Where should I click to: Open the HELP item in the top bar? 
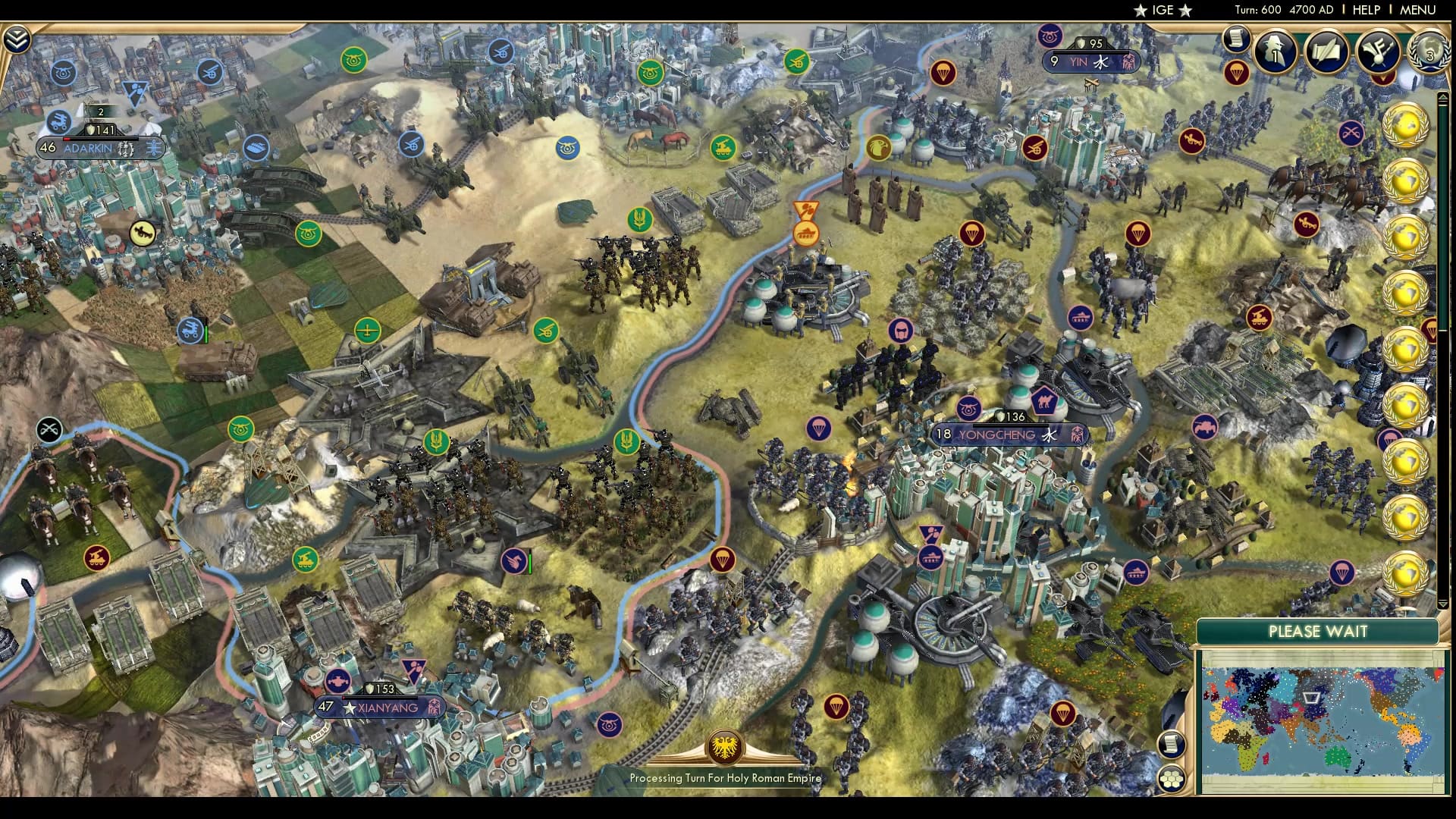tap(1365, 10)
